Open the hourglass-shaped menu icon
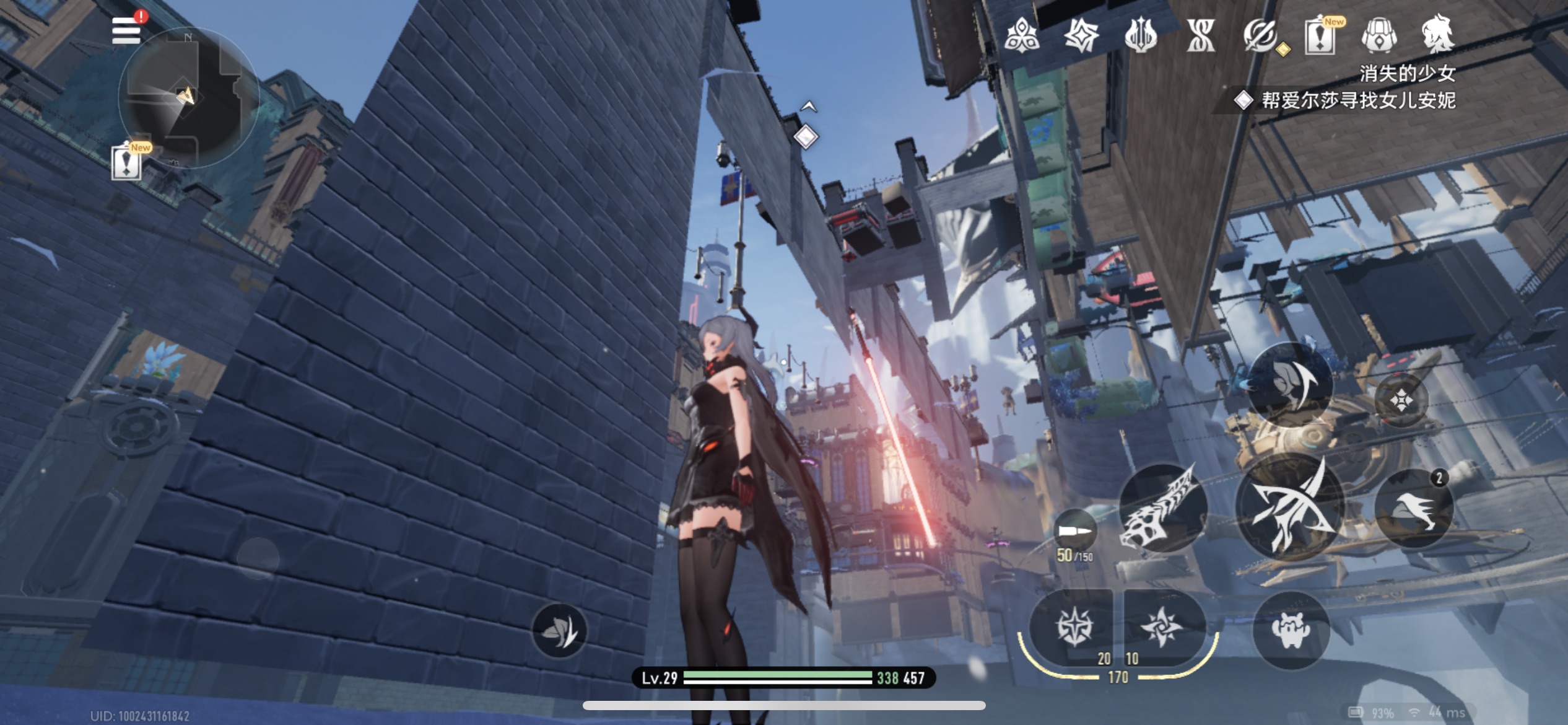This screenshot has width=1568, height=725. (x=1201, y=35)
